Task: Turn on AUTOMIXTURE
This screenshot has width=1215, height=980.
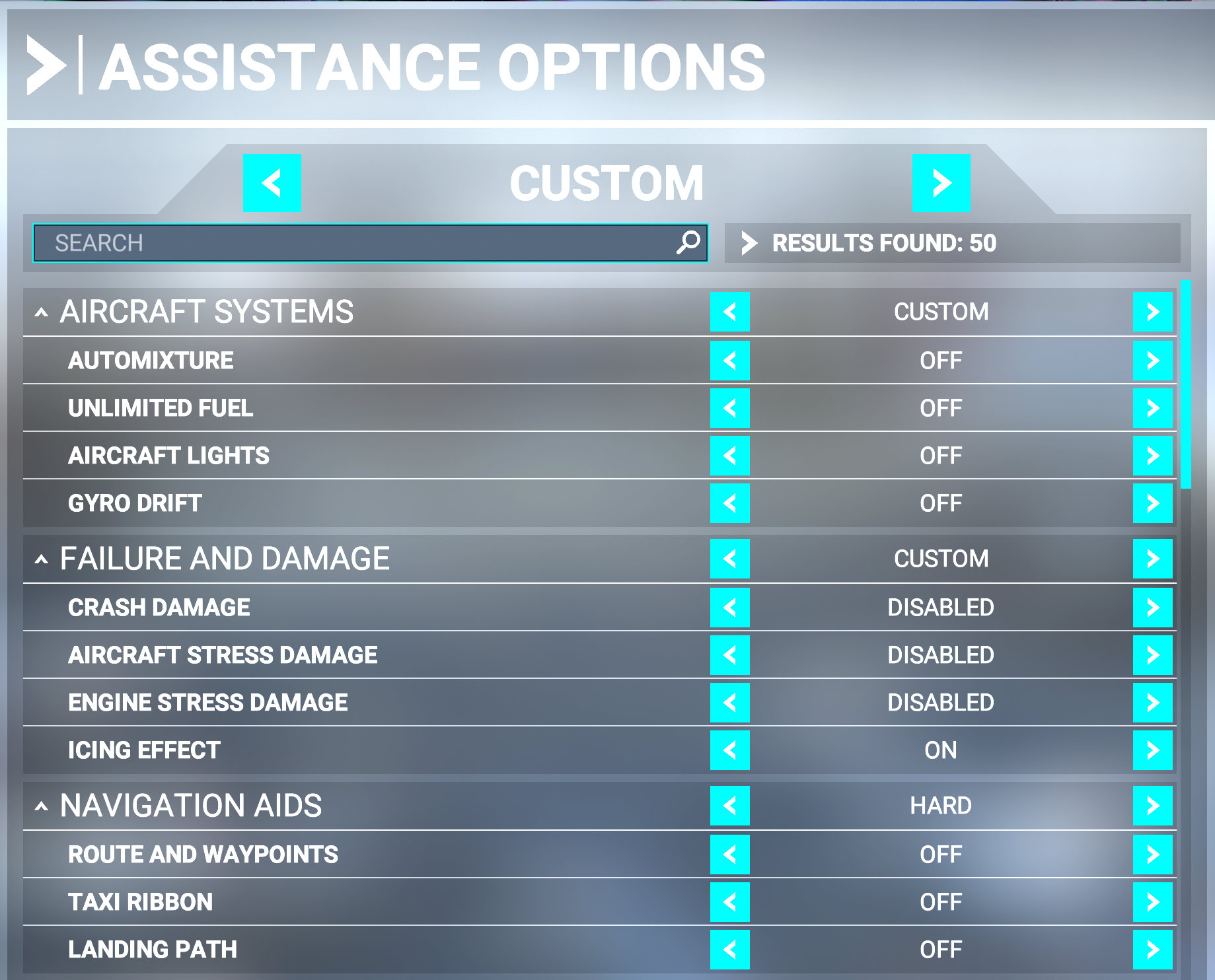Action: [x=1154, y=361]
